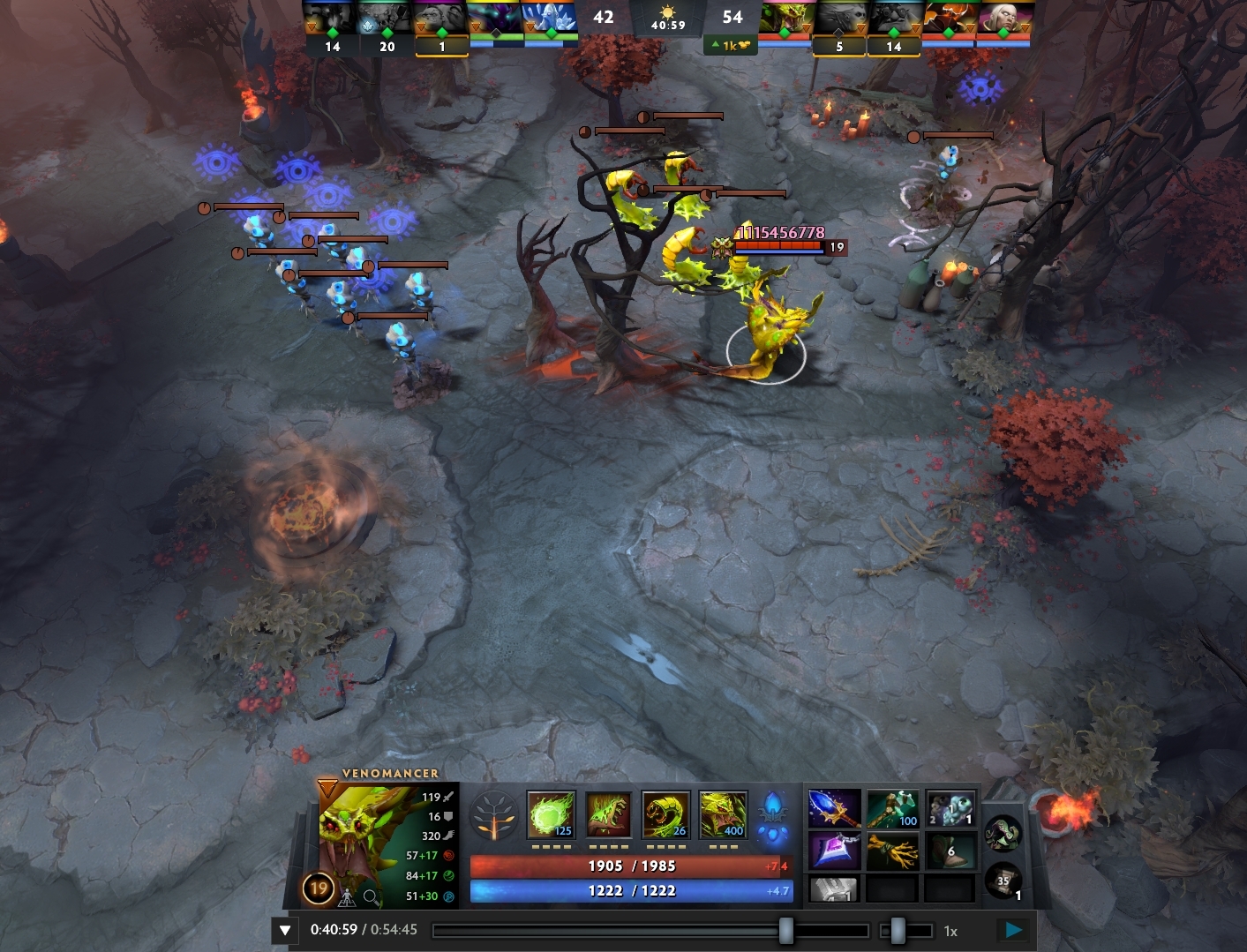
Task: Collapse the replay control bar
Action: pos(284,929)
